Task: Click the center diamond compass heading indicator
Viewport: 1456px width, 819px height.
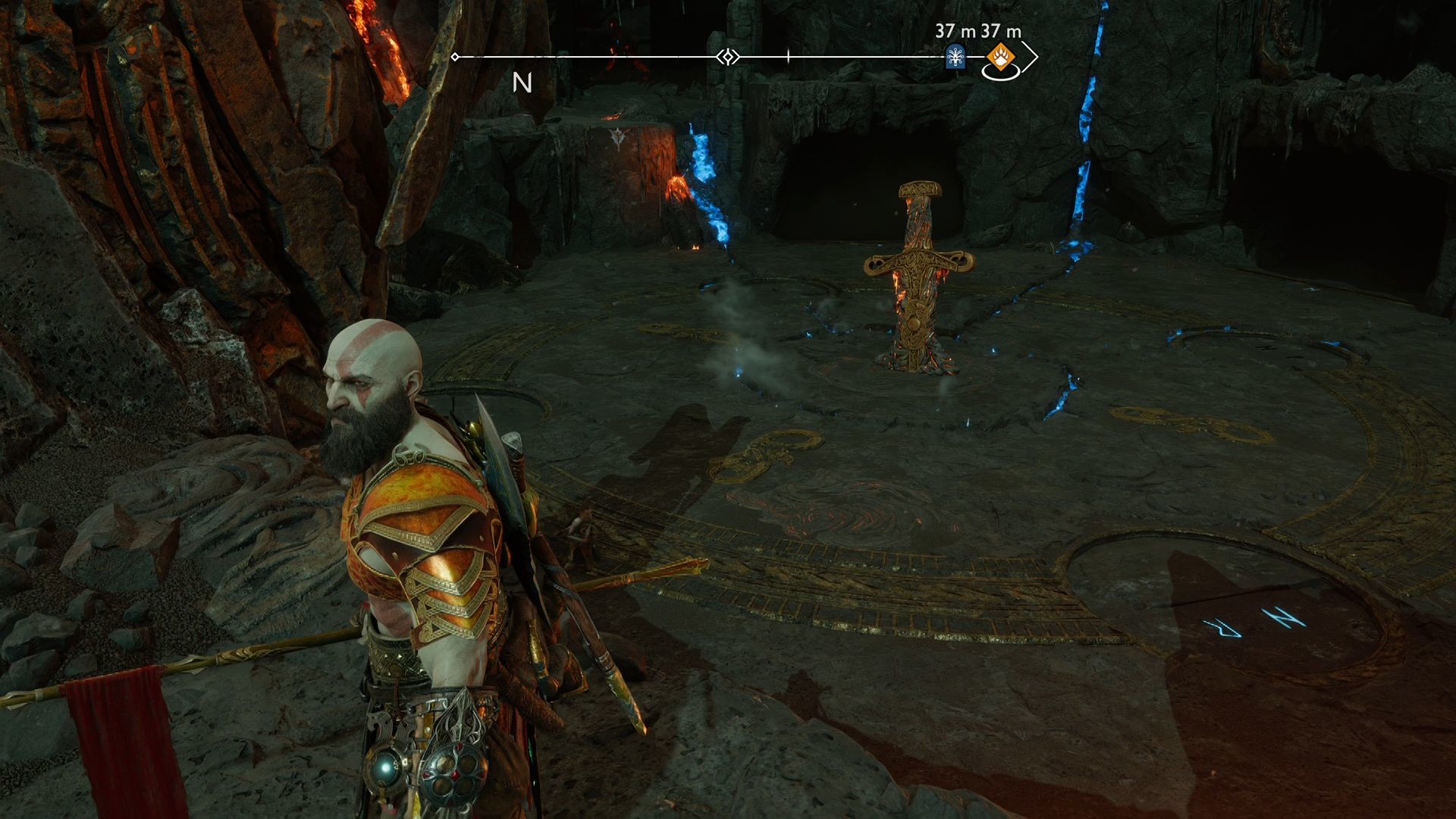Action: click(728, 57)
